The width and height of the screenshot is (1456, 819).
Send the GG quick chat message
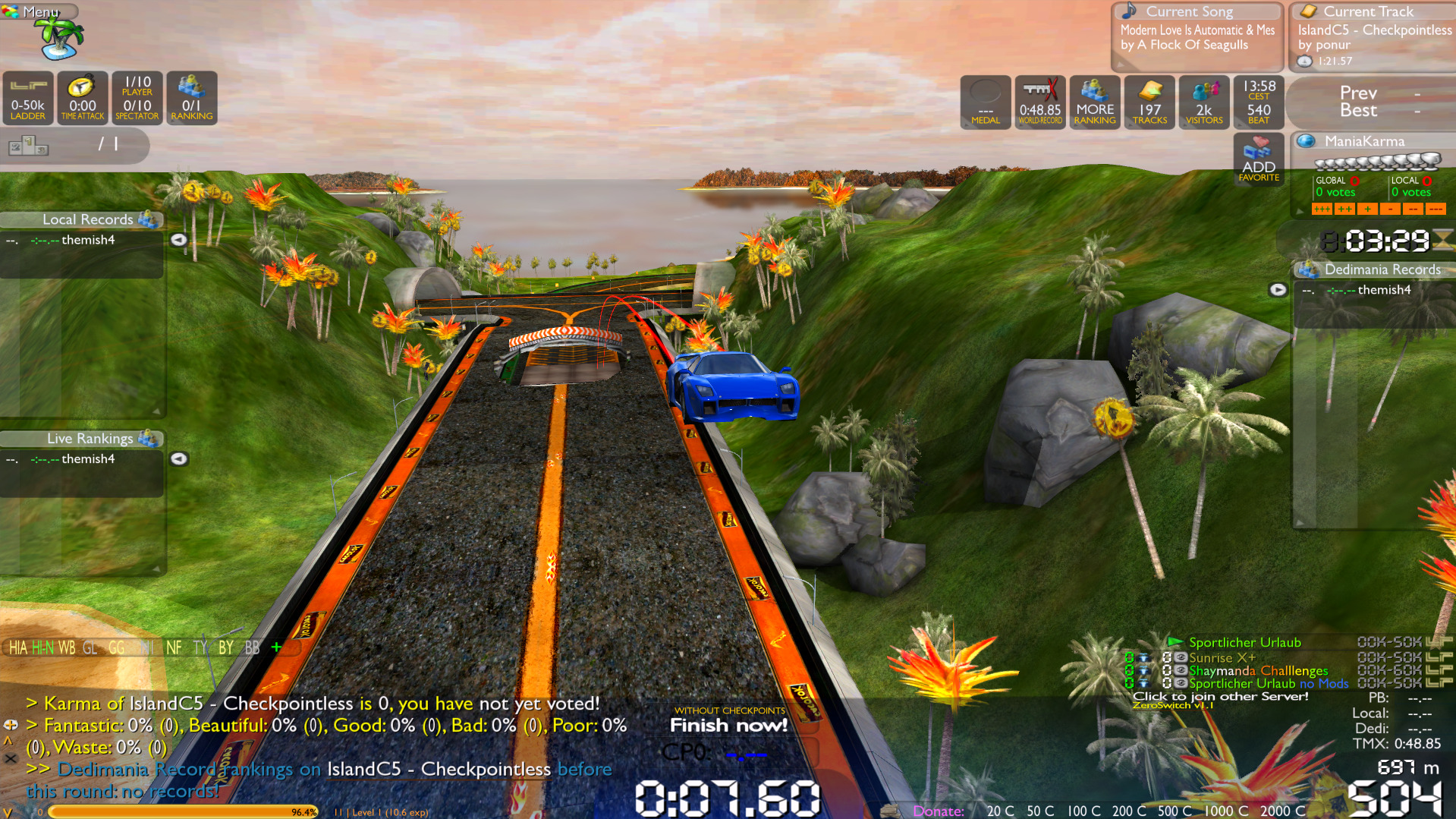(x=116, y=648)
